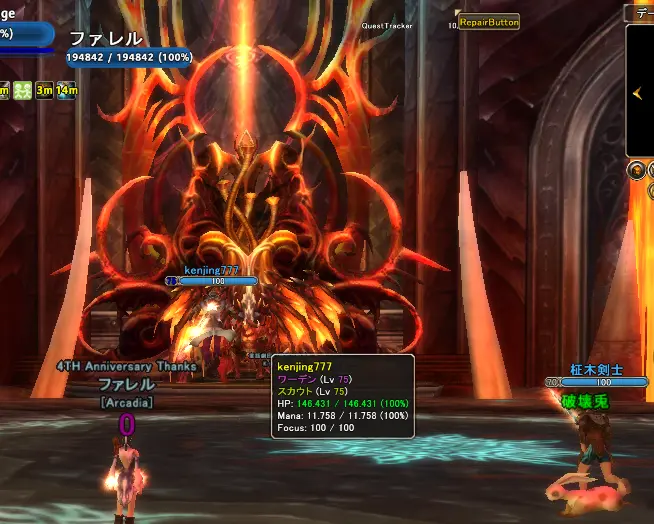
Task: Select the green two-figures party buff icon
Action: pyautogui.click(x=23, y=91)
